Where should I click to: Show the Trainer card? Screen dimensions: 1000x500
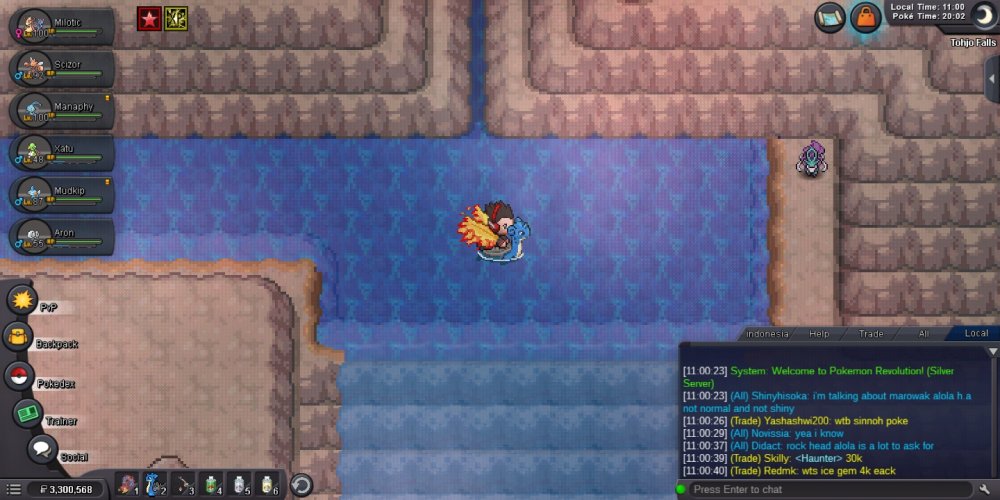pyautogui.click(x=27, y=413)
